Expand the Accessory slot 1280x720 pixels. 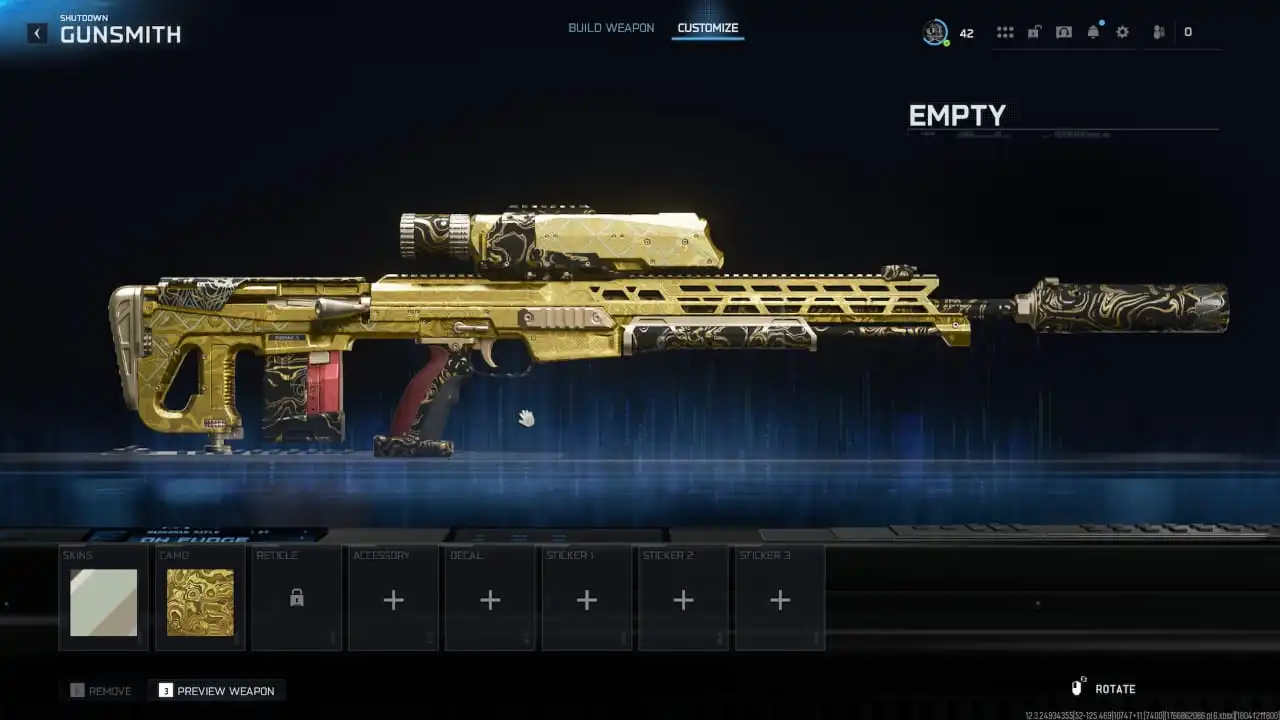(x=392, y=598)
